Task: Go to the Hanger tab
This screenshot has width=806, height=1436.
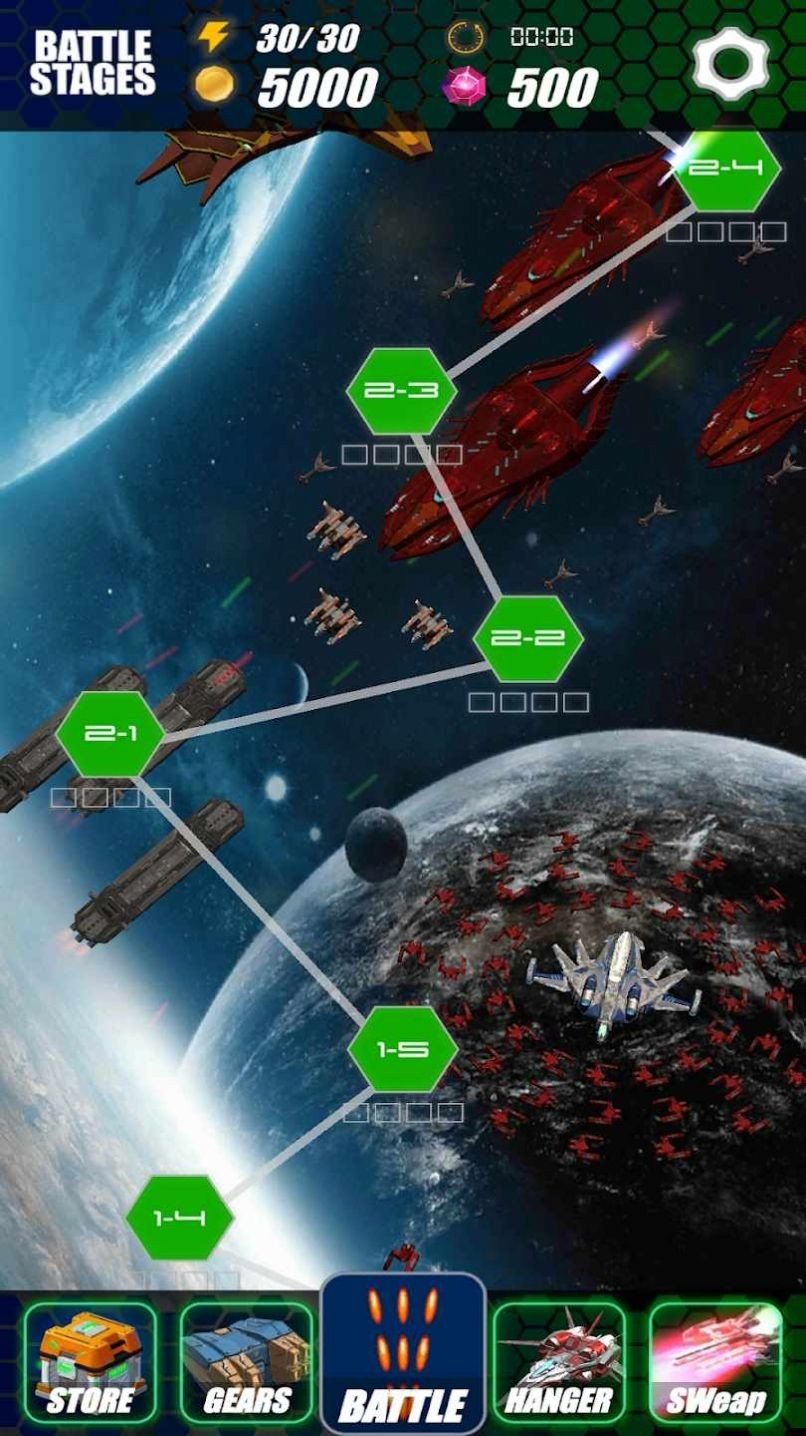Action: pyautogui.click(x=559, y=1364)
